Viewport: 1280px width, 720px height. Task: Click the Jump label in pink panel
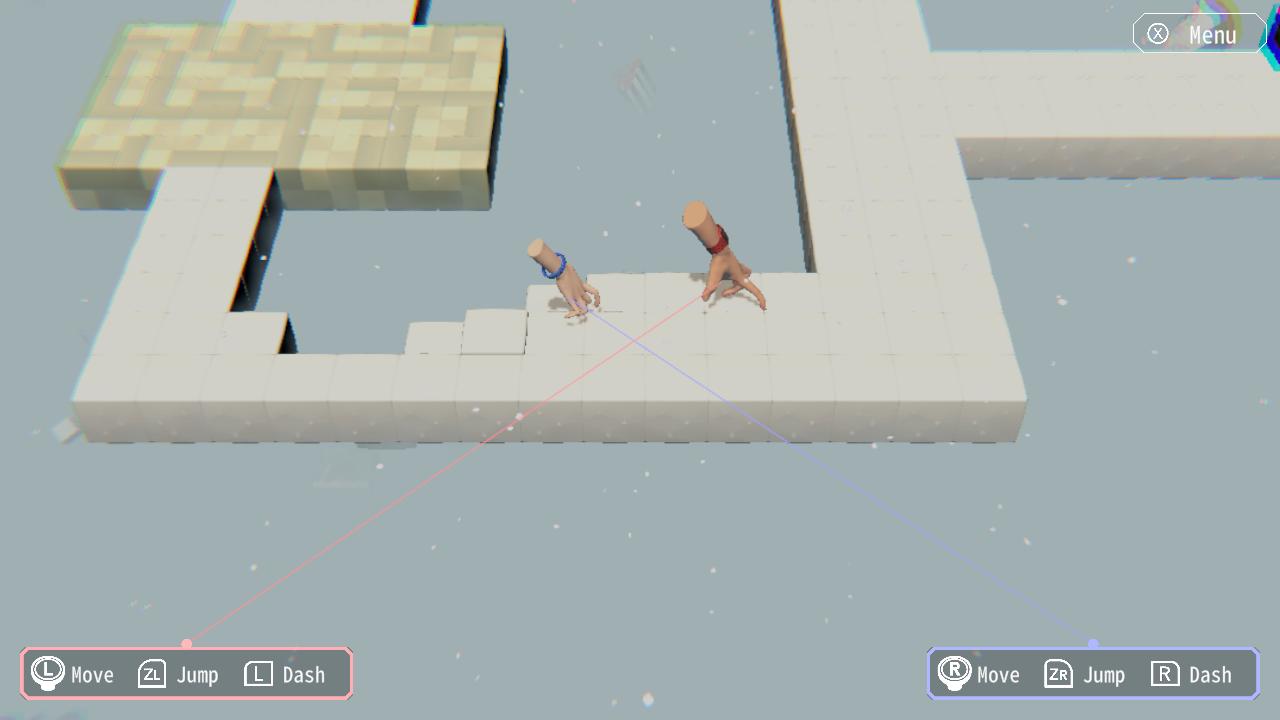coord(198,675)
